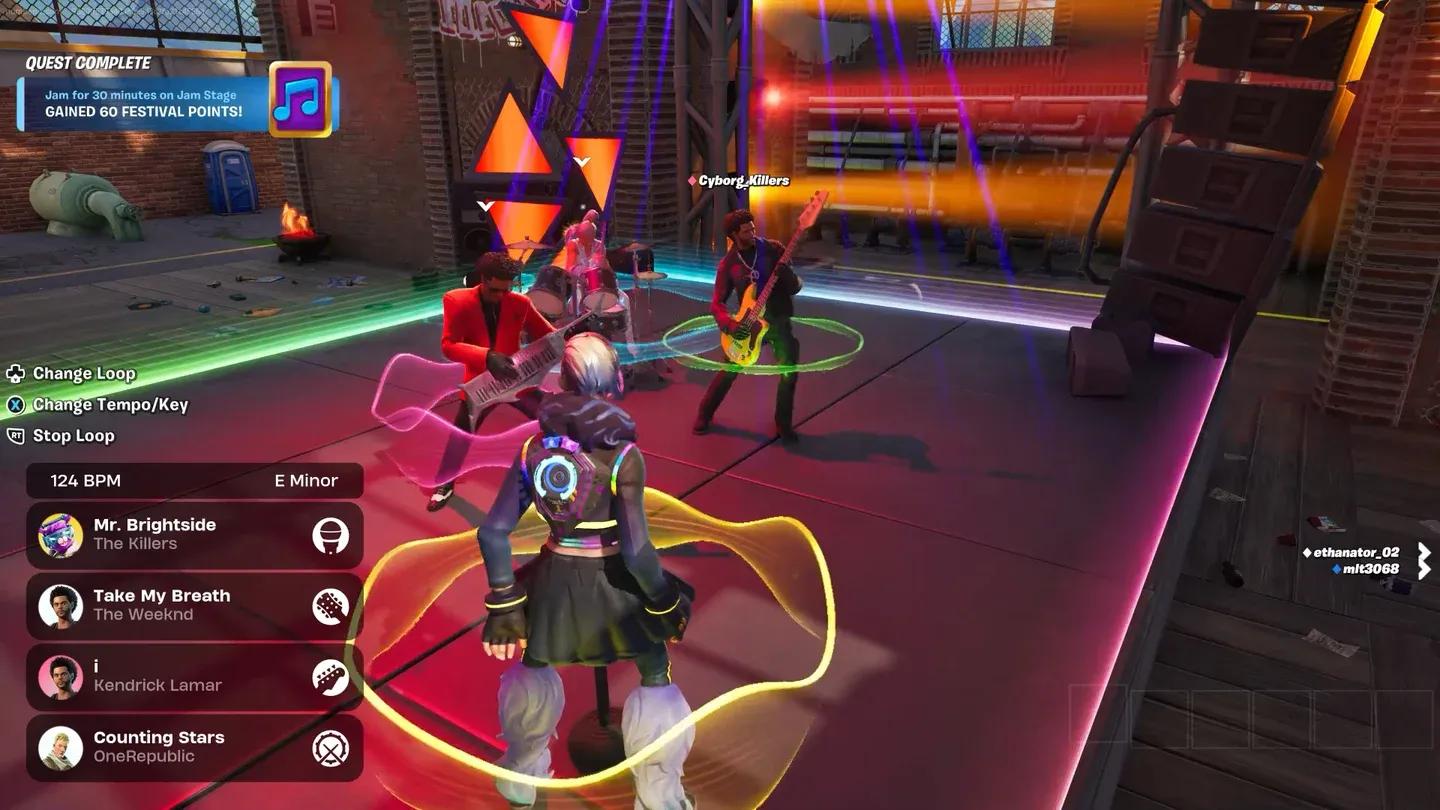
Task: Expand the chevron next to ethanator_02
Action: pyautogui.click(x=1424, y=552)
